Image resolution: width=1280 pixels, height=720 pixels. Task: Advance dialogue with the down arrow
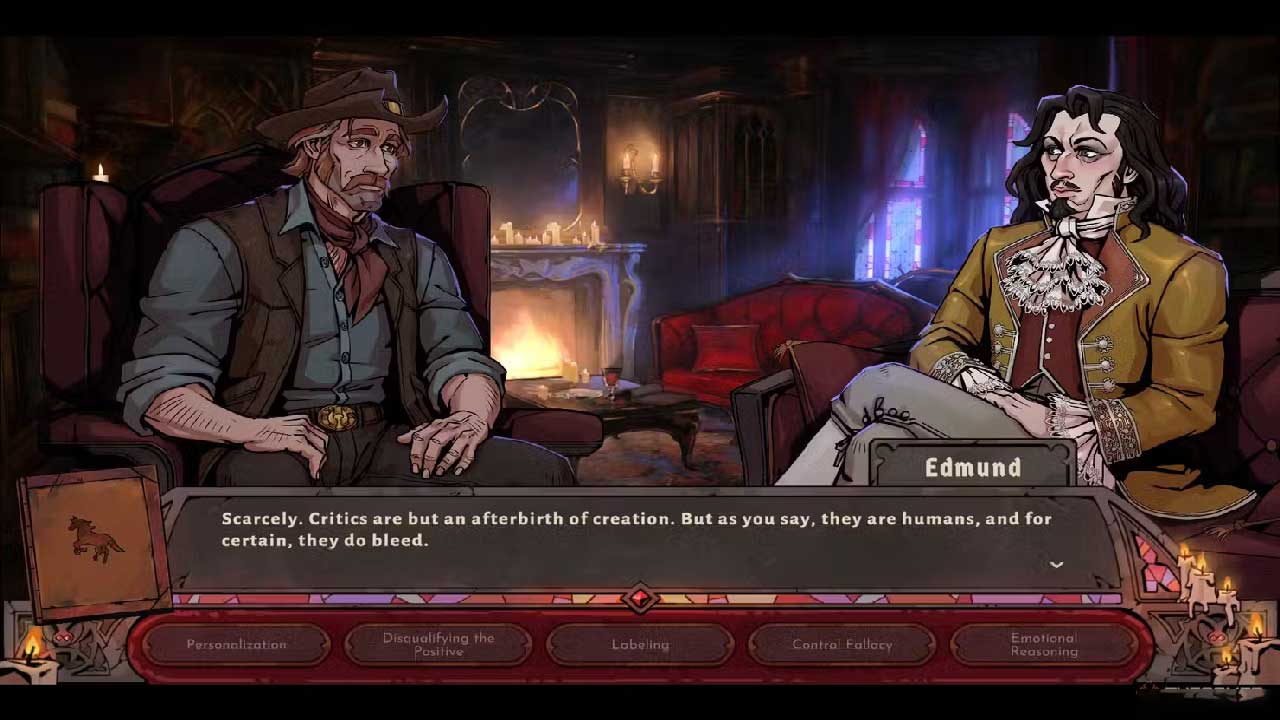point(1056,565)
